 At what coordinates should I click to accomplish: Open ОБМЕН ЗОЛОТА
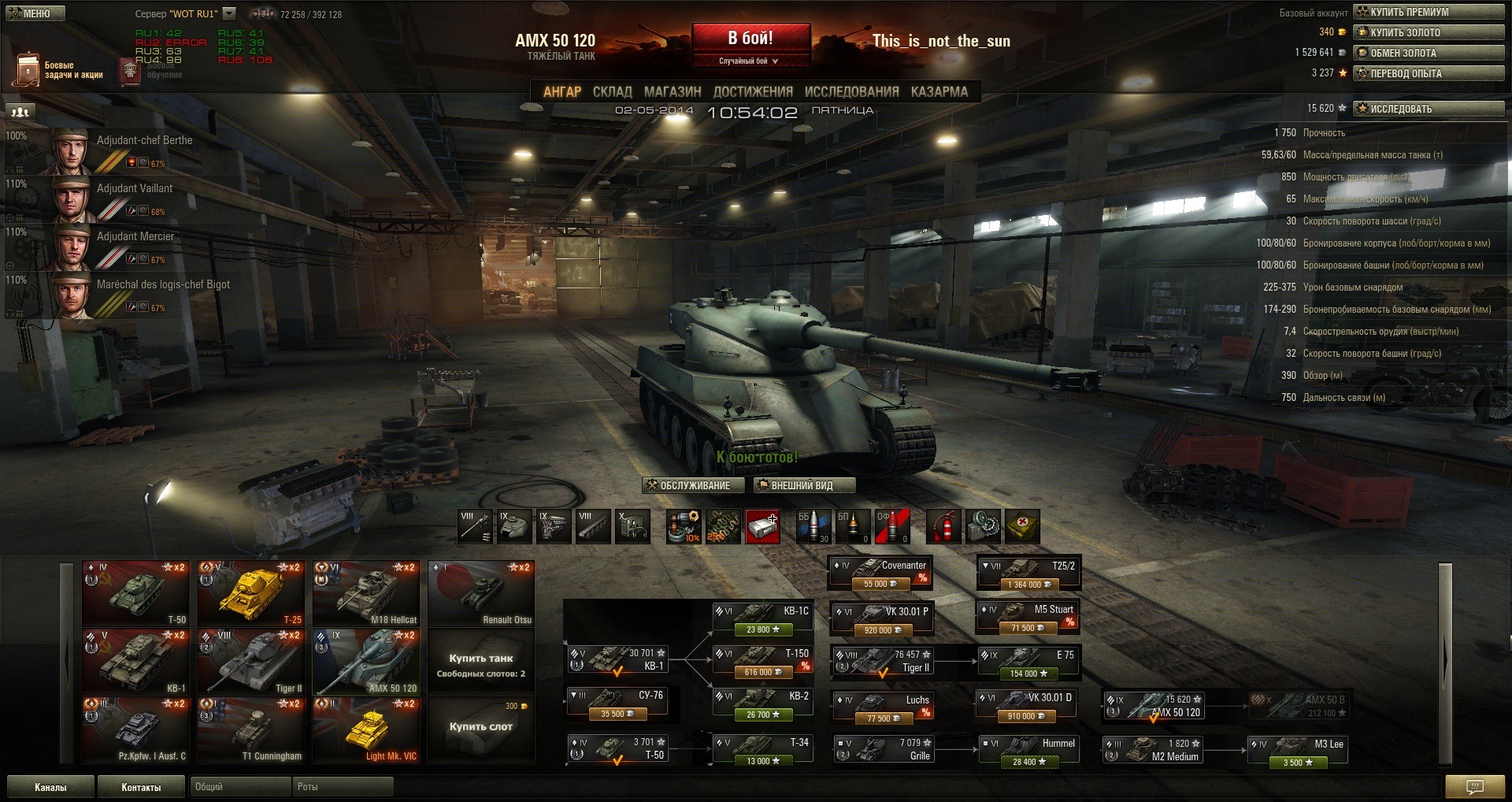(x=1429, y=53)
